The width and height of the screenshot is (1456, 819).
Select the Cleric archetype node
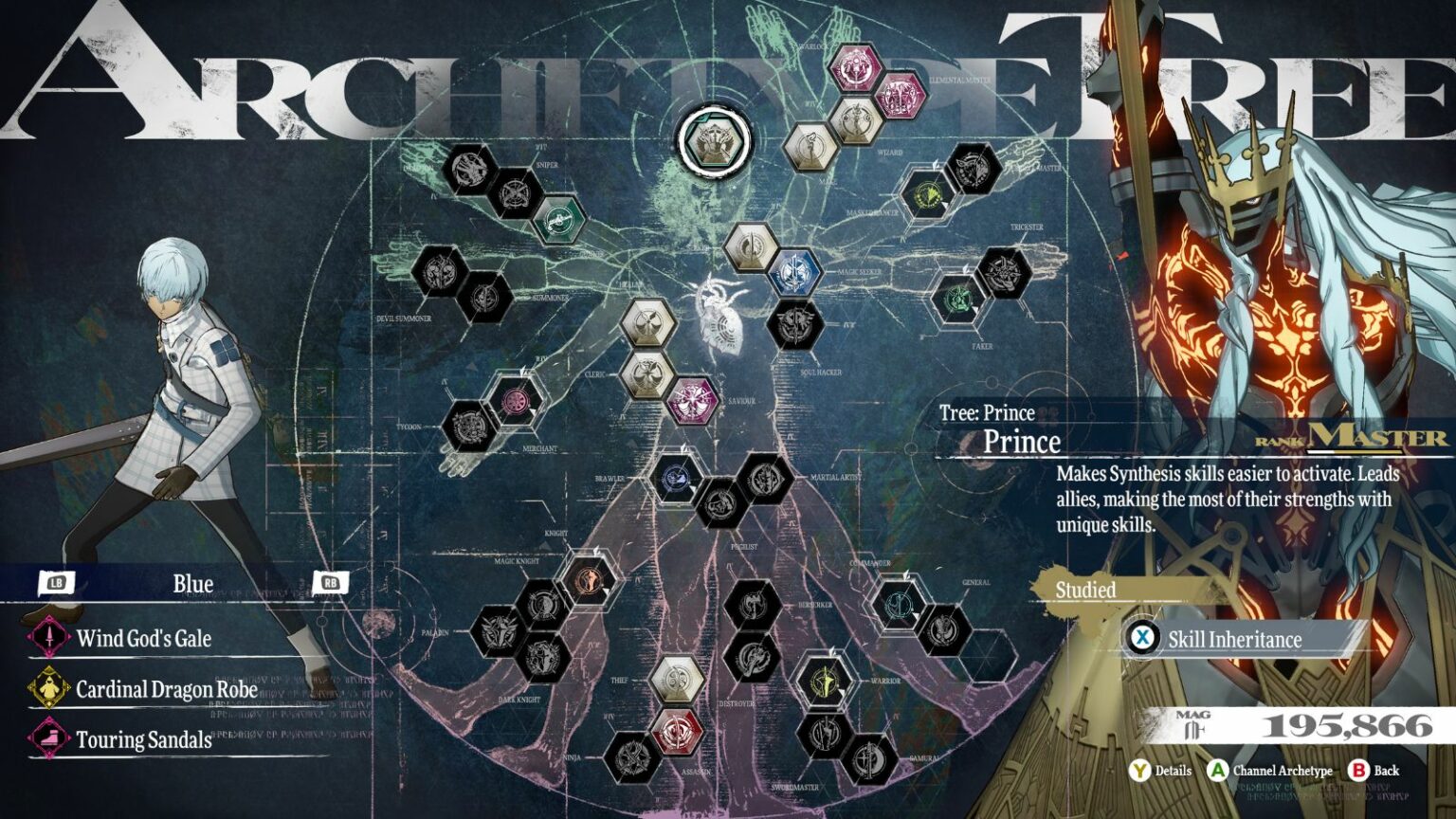tap(647, 373)
